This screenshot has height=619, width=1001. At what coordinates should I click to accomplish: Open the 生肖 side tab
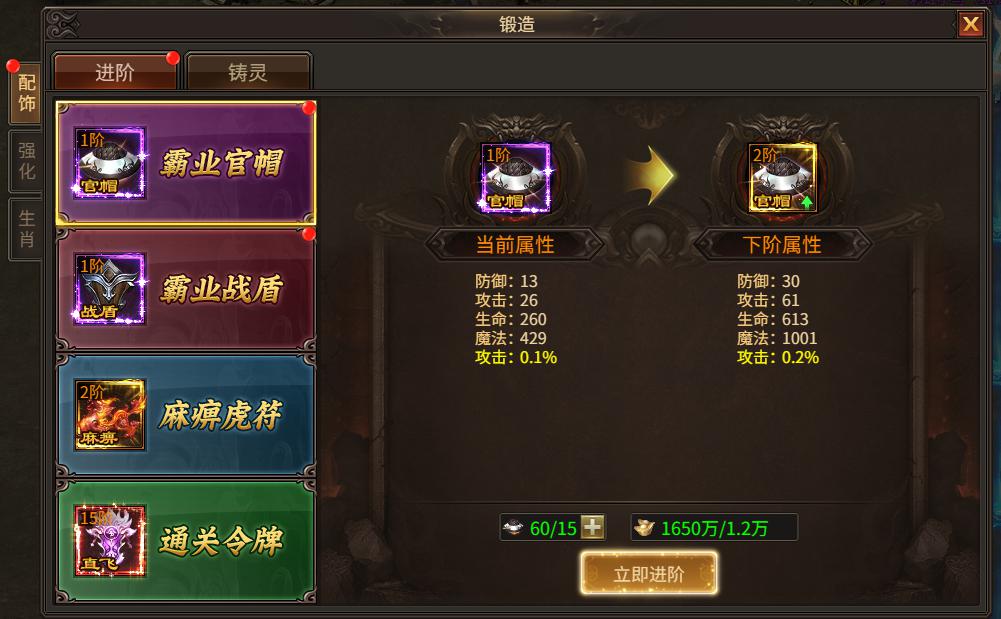coord(26,227)
